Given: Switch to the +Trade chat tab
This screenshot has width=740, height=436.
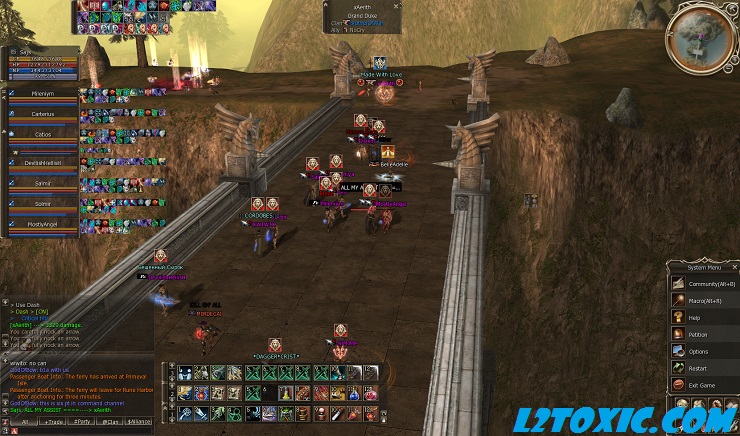Looking at the screenshot, I should tap(50, 423).
